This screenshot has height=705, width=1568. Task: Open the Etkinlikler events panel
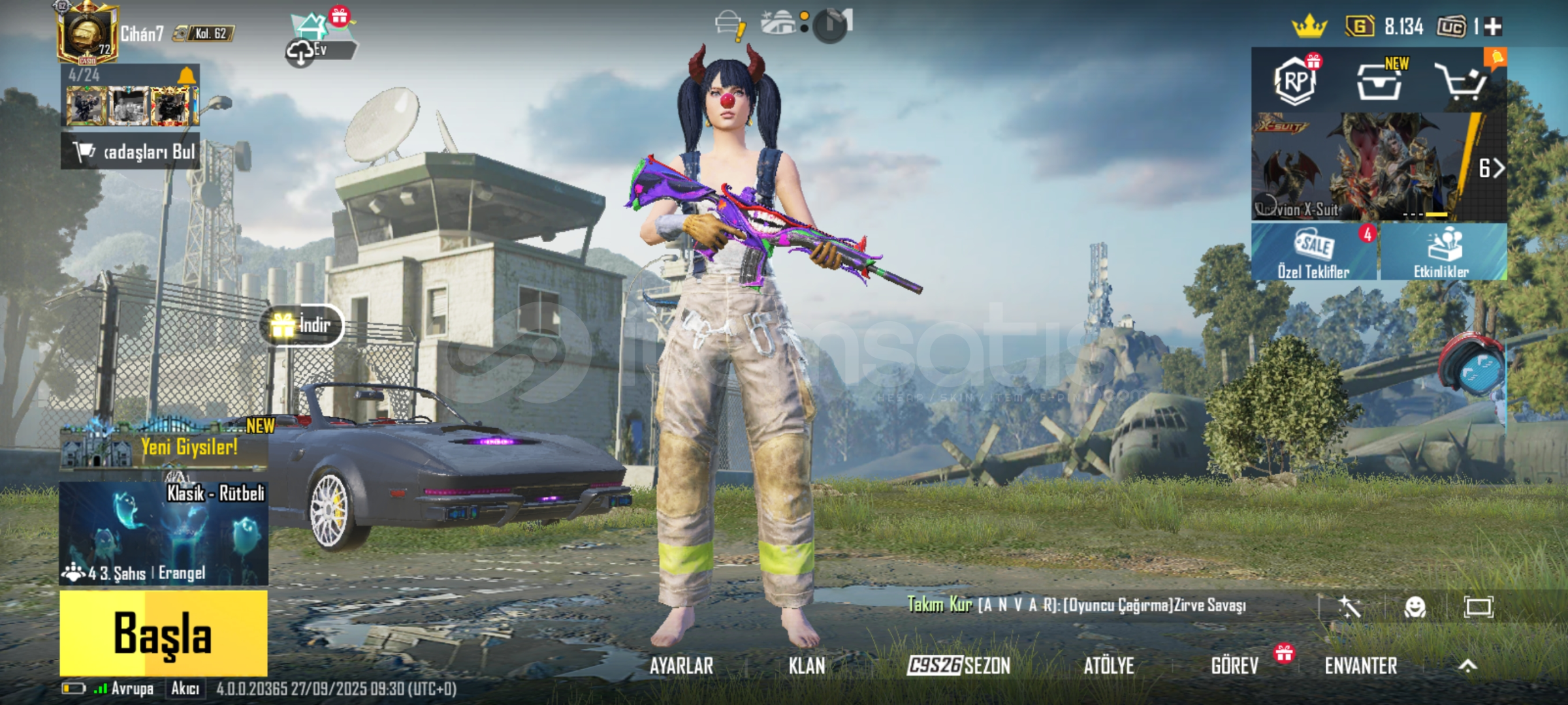click(1442, 252)
